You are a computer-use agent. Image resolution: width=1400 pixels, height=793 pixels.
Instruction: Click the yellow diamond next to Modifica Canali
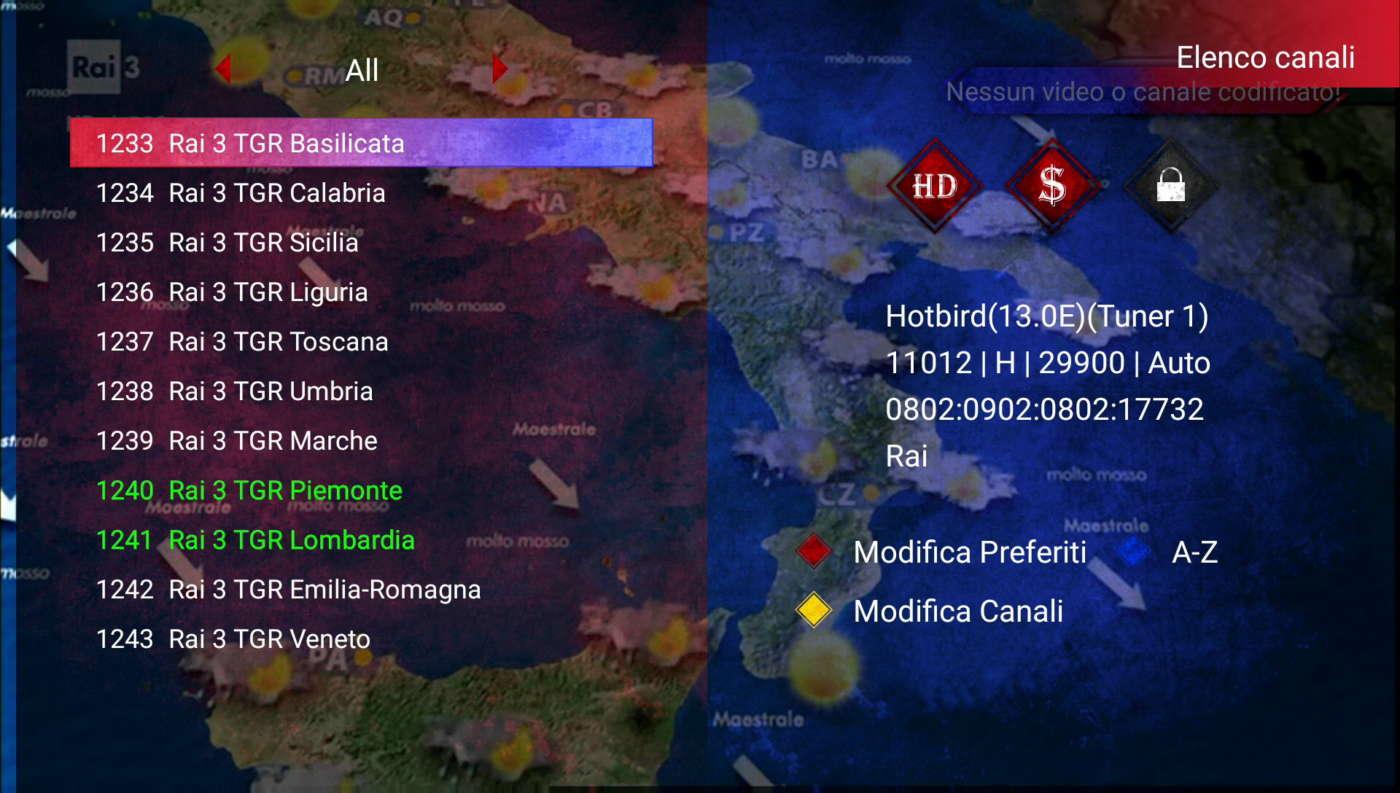click(812, 610)
